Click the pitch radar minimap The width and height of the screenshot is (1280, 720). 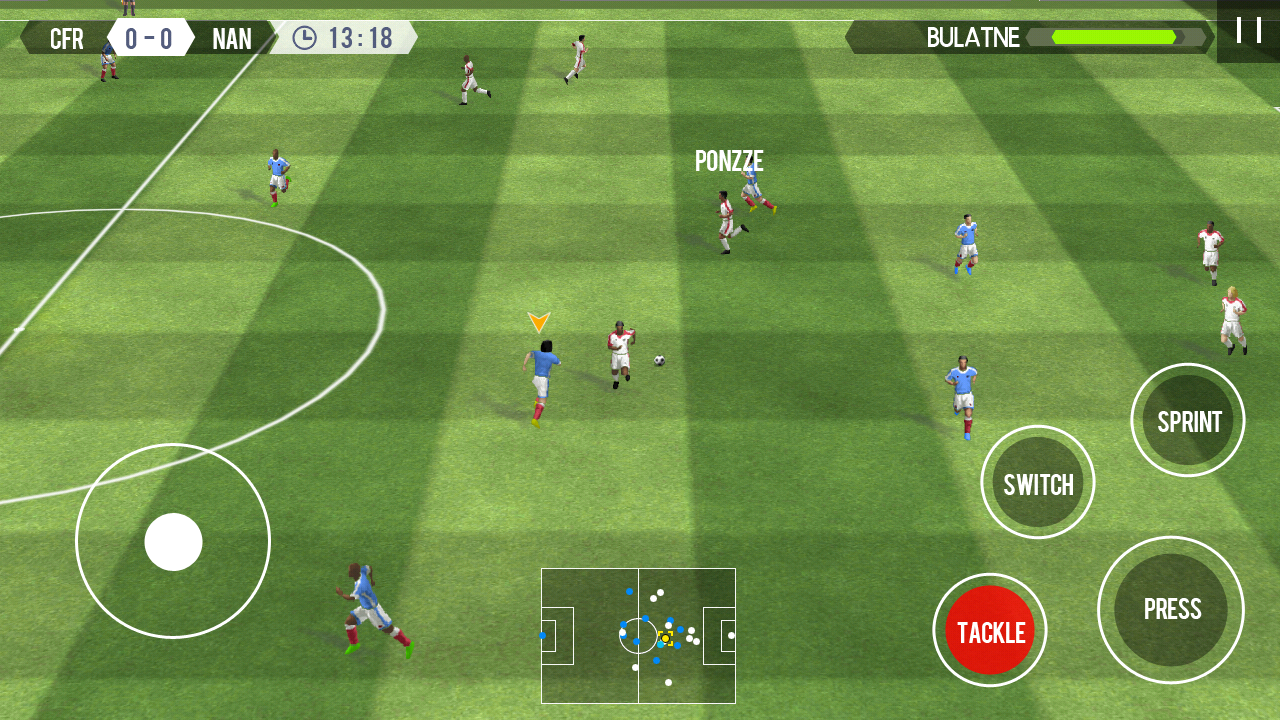click(638, 636)
